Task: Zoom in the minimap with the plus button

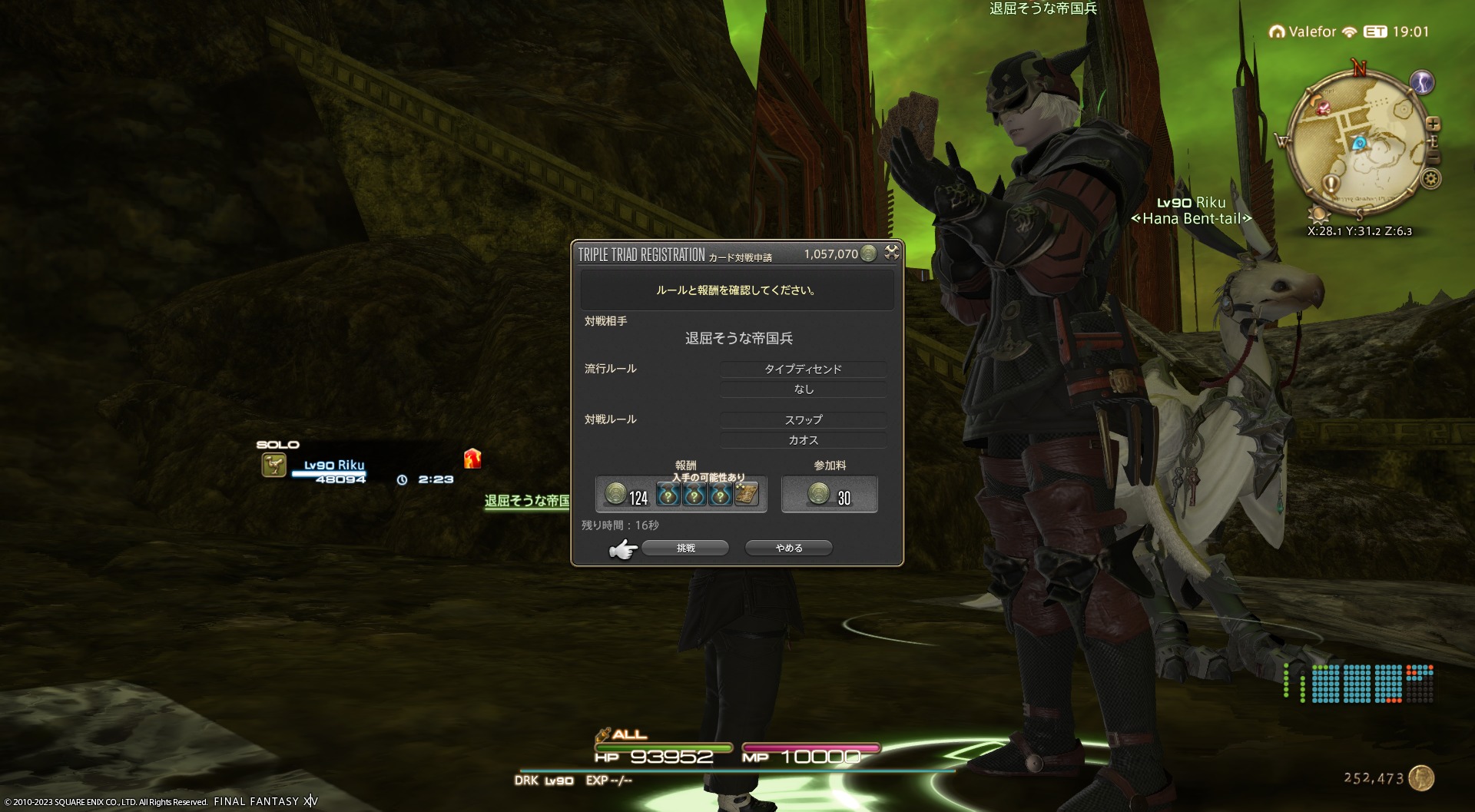Action: pyautogui.click(x=1433, y=124)
